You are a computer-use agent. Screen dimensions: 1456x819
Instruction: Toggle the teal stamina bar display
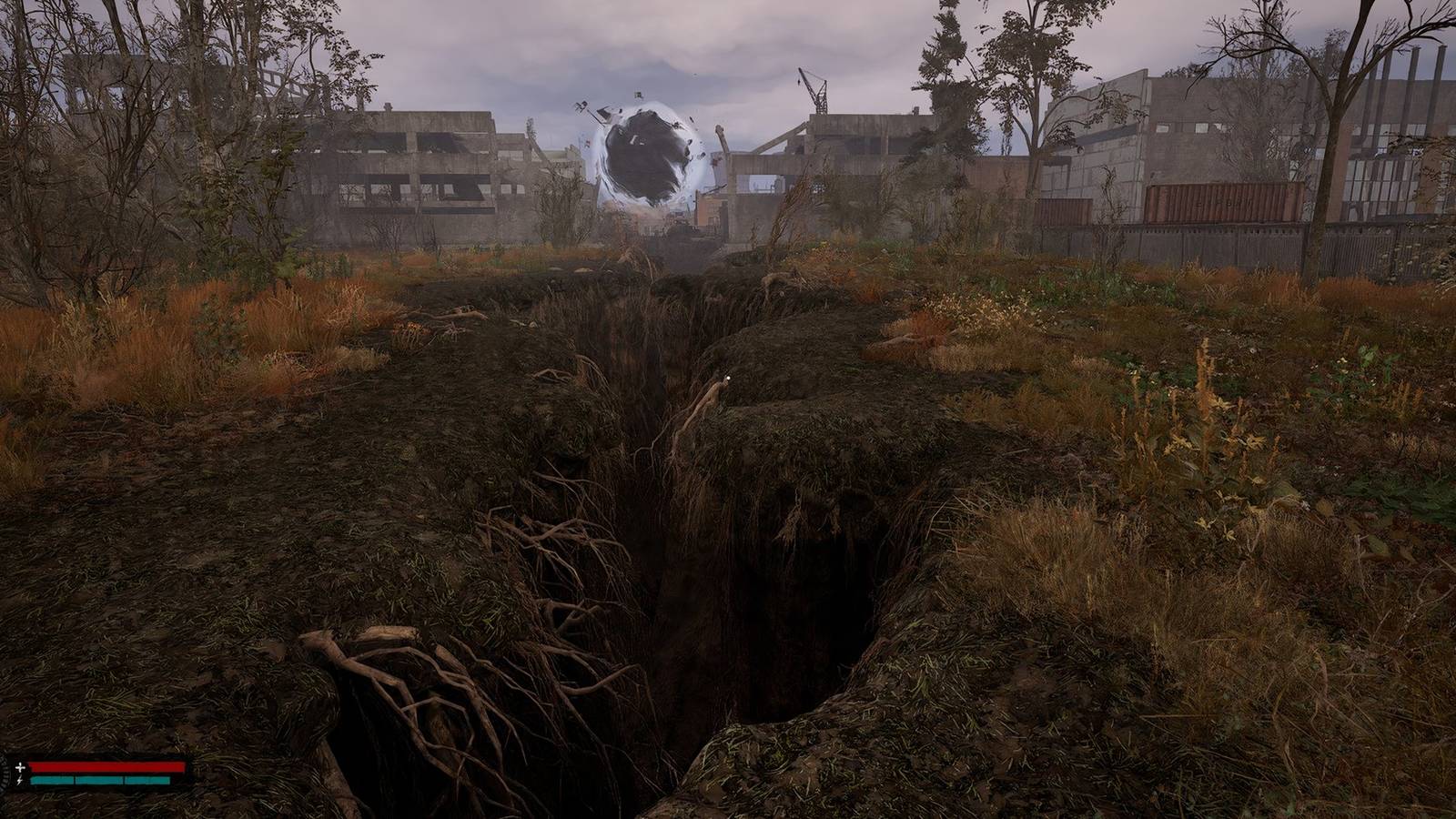tap(100, 780)
